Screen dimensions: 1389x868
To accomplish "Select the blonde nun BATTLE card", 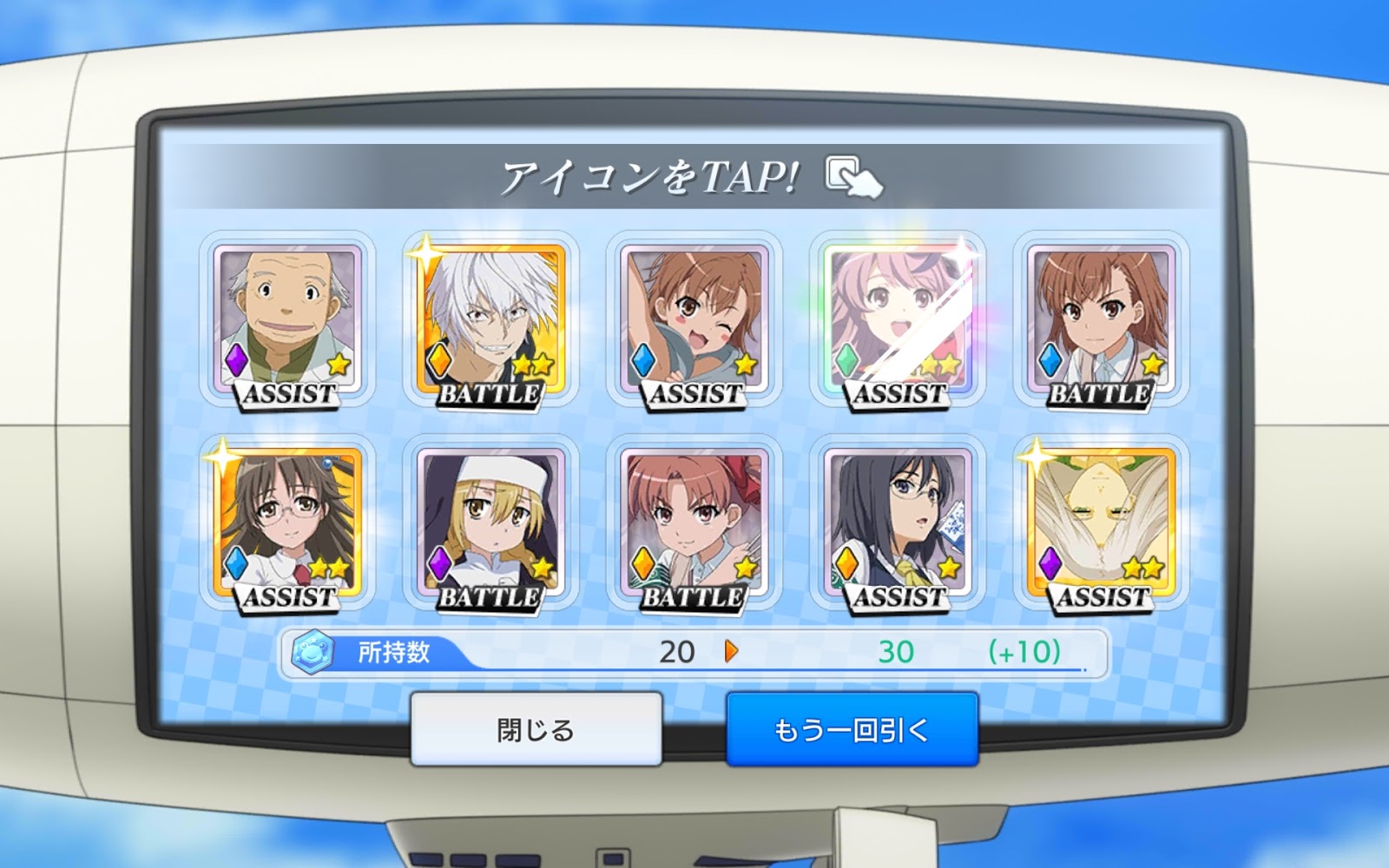I will coord(491,523).
